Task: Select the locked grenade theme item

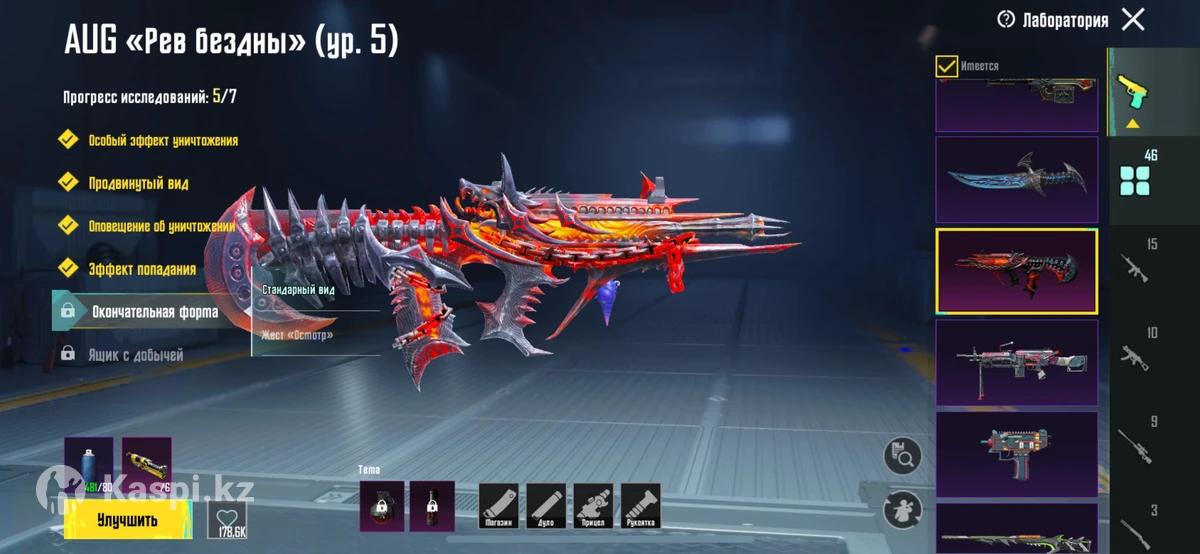Action: 382,506
